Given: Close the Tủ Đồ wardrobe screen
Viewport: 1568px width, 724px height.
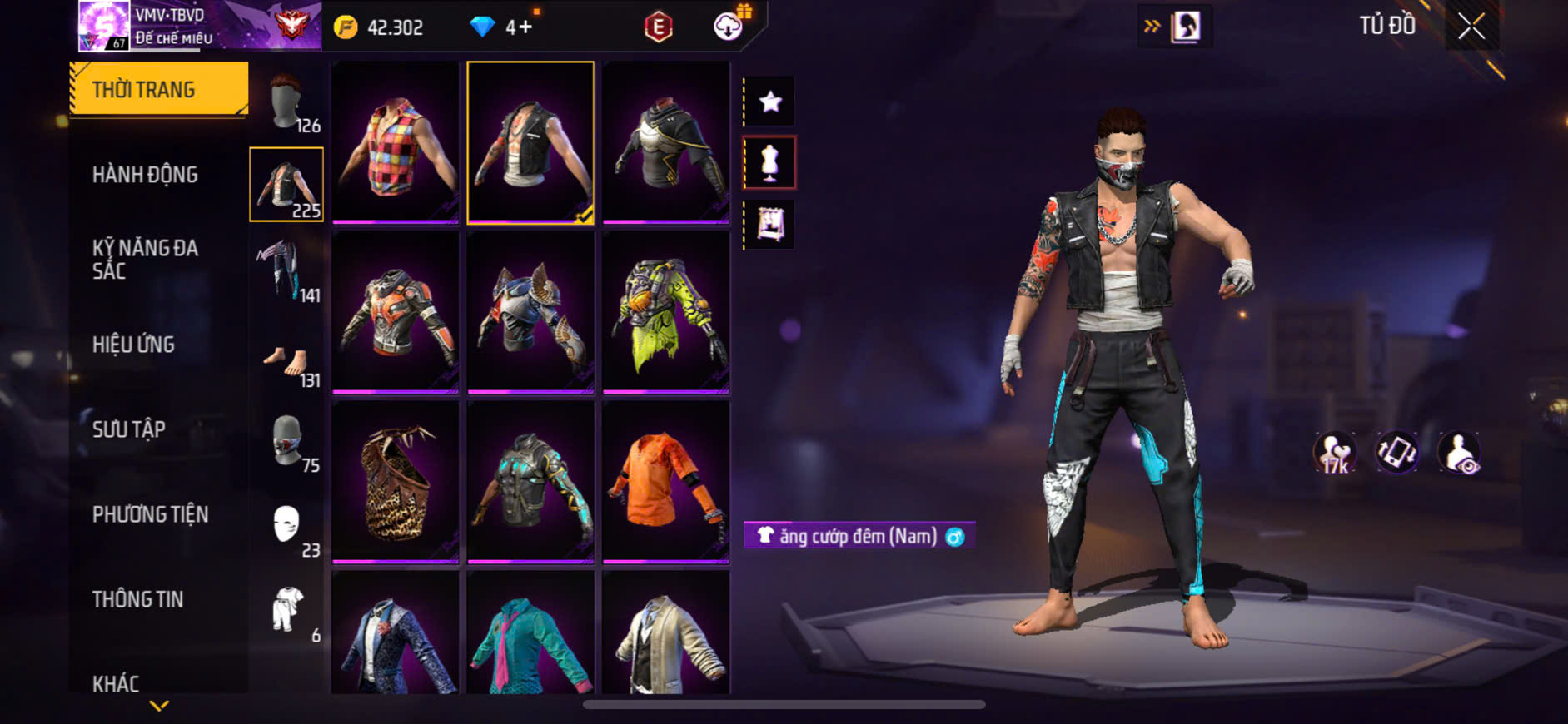Looking at the screenshot, I should 1471,27.
